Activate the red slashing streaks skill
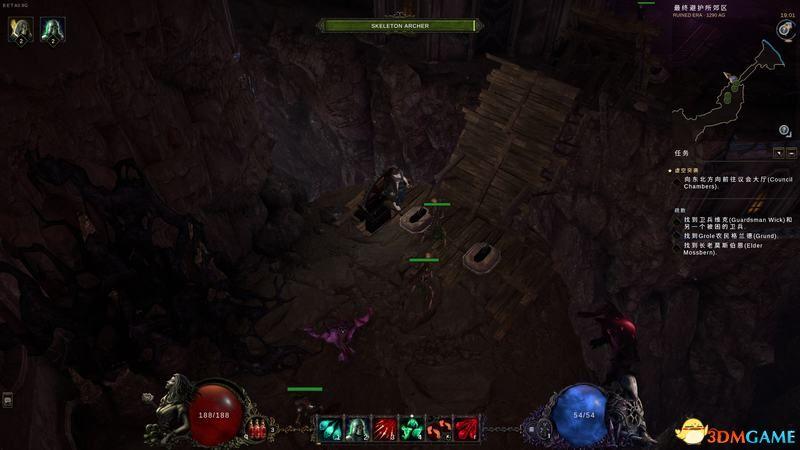The image size is (800, 450). (x=383, y=429)
